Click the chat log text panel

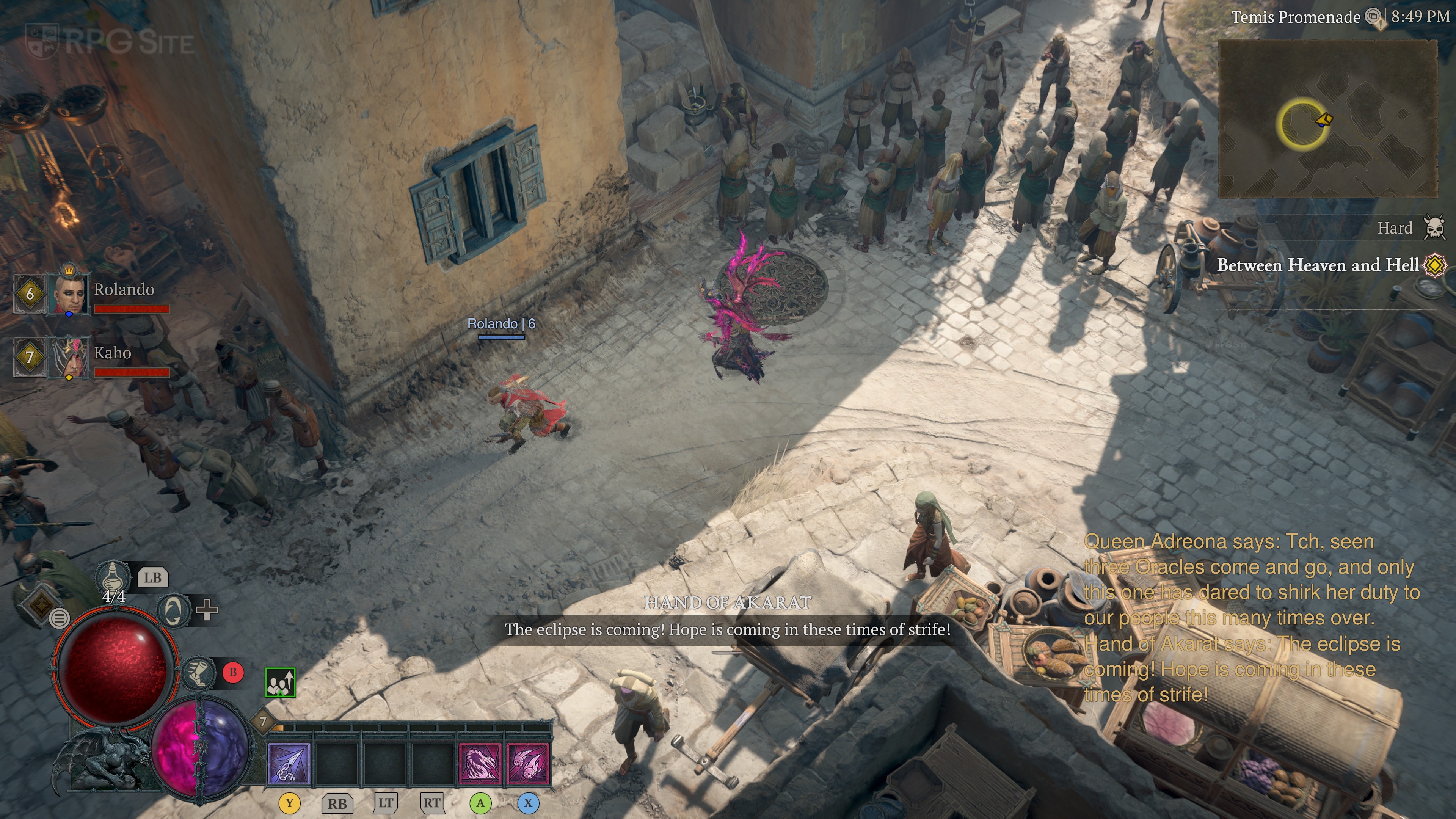1251,618
